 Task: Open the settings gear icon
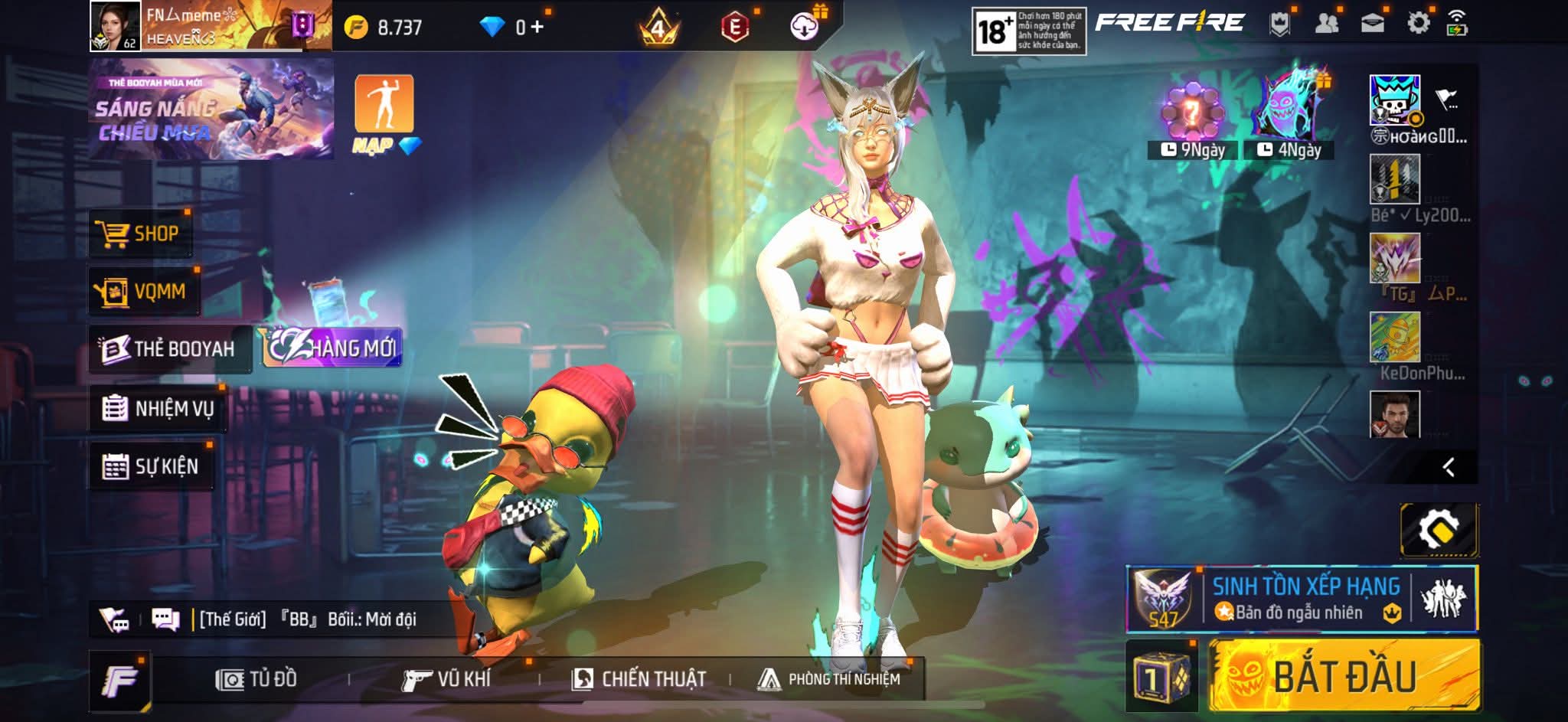(1418, 24)
